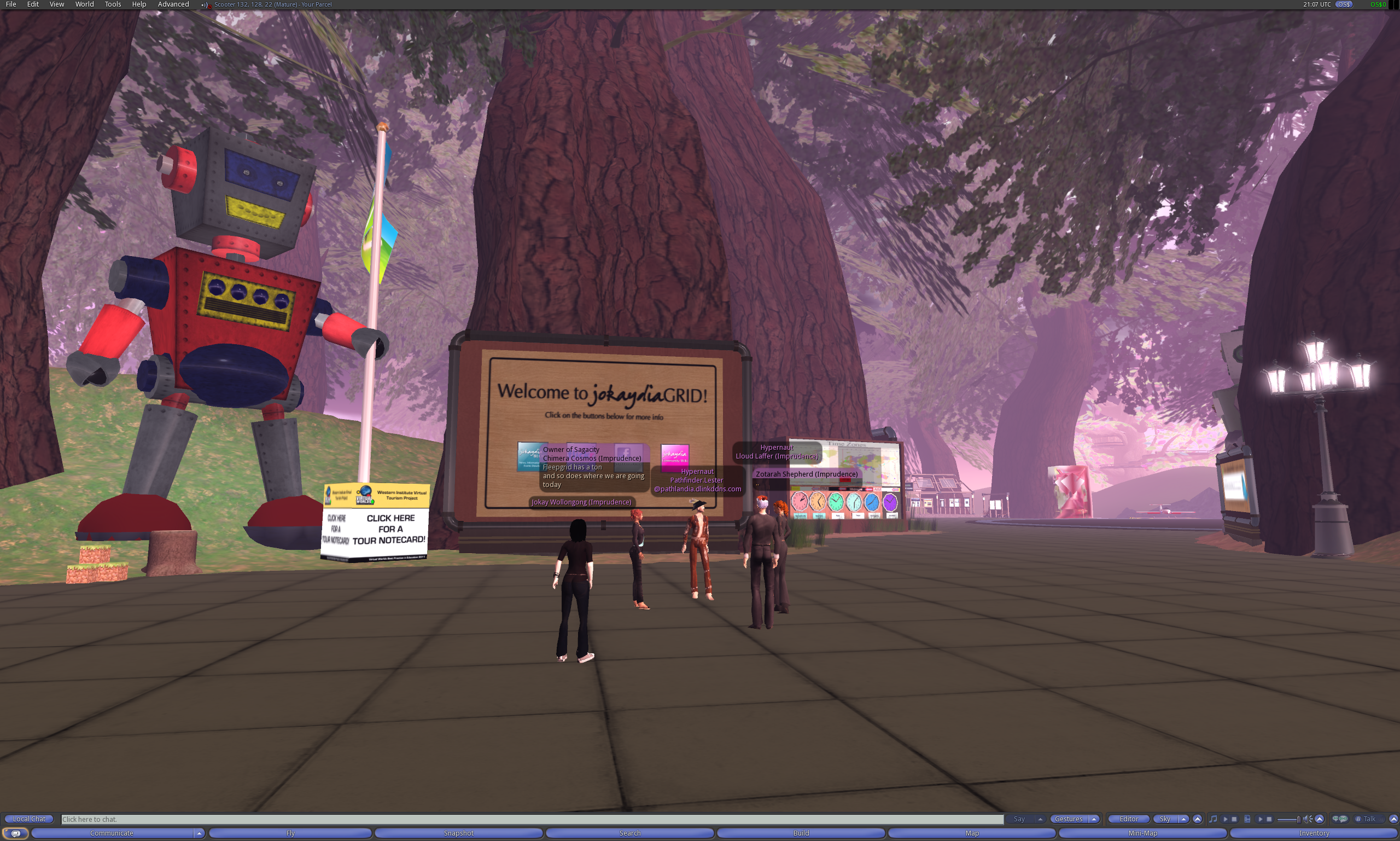Image resolution: width=1400 pixels, height=841 pixels.
Task: Click the Say button
Action: 1019,819
